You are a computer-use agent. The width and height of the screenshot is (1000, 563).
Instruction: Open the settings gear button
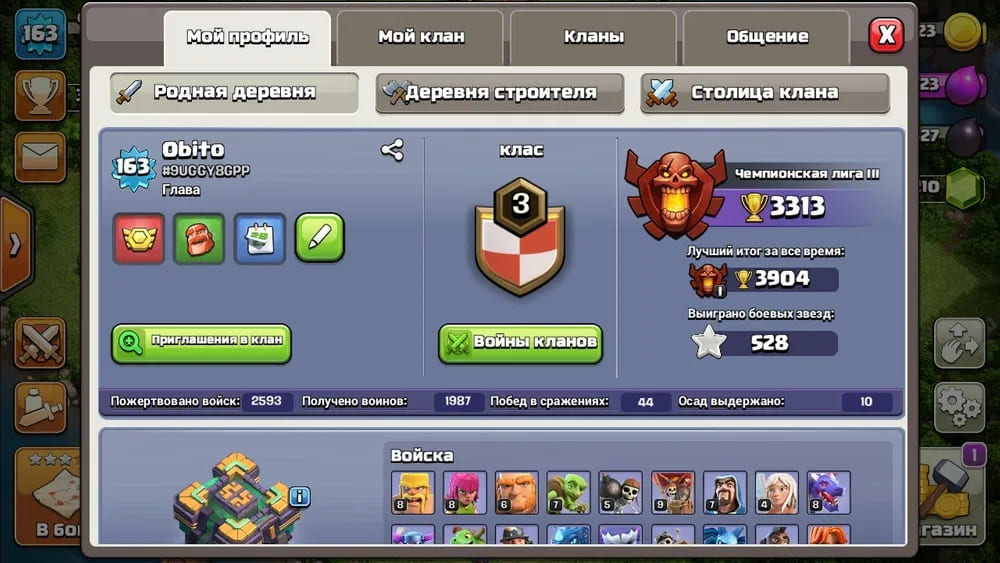pos(959,406)
